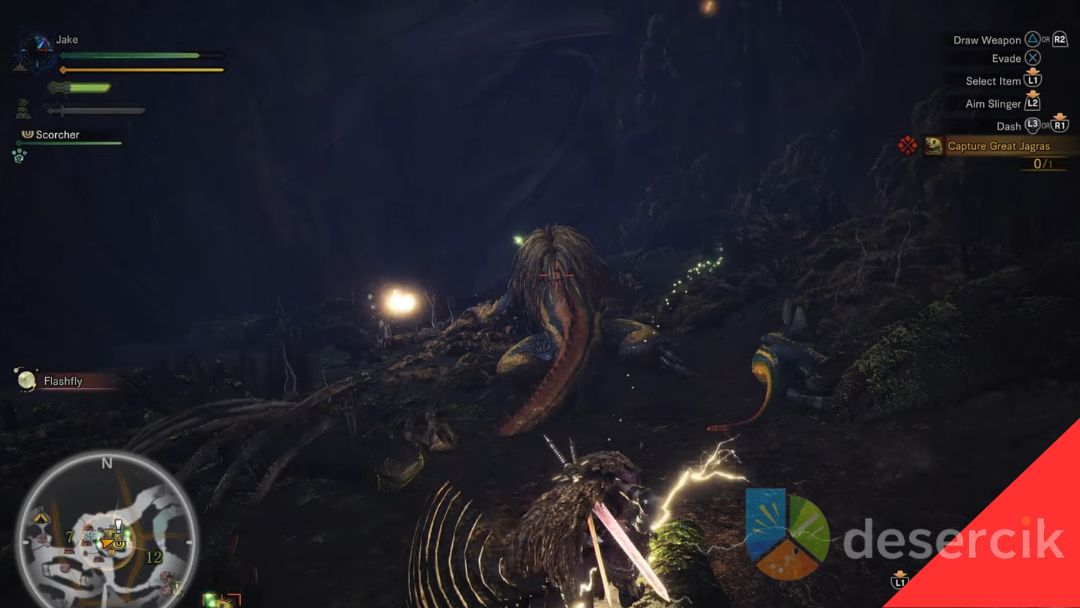Viewport: 1080px width, 608px height.
Task: Click the Great Jagras monster icon
Action: [933, 146]
